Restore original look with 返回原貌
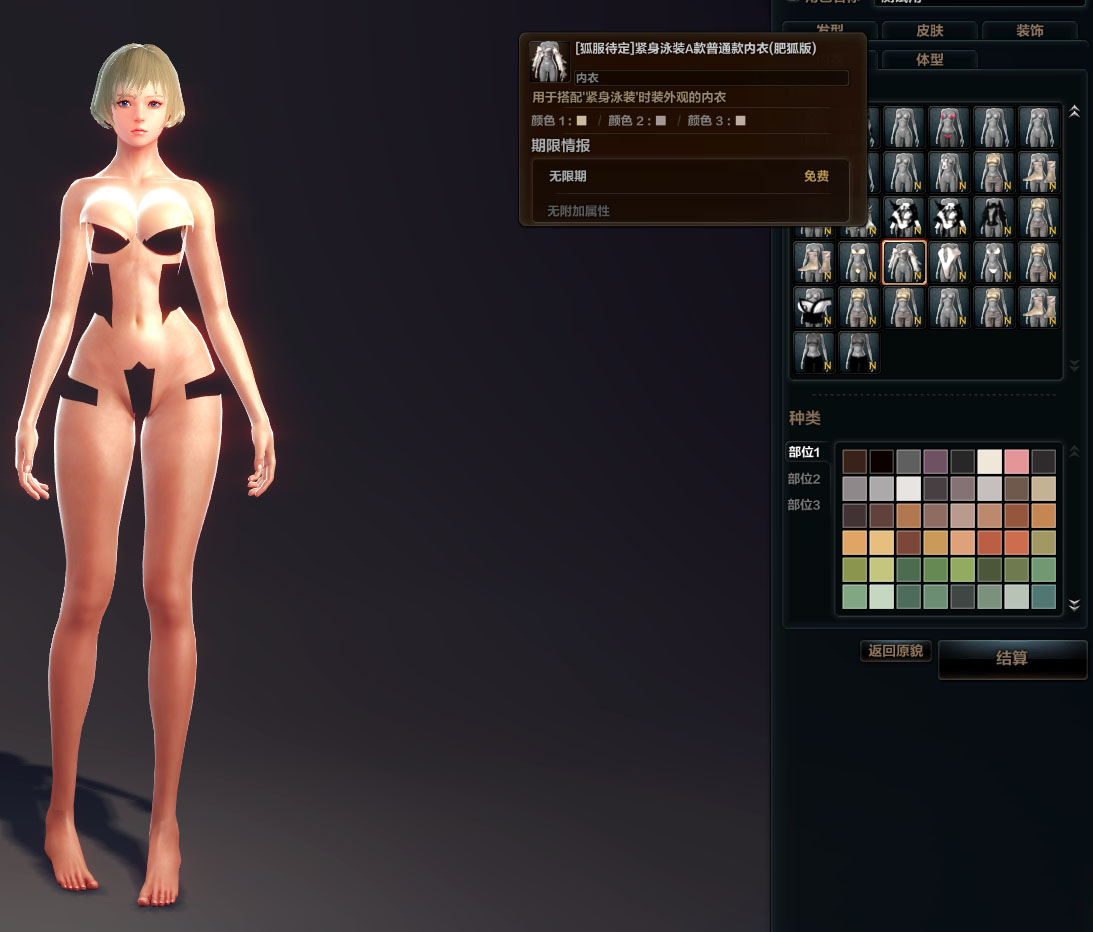The height and width of the screenshot is (932, 1093). [896, 651]
